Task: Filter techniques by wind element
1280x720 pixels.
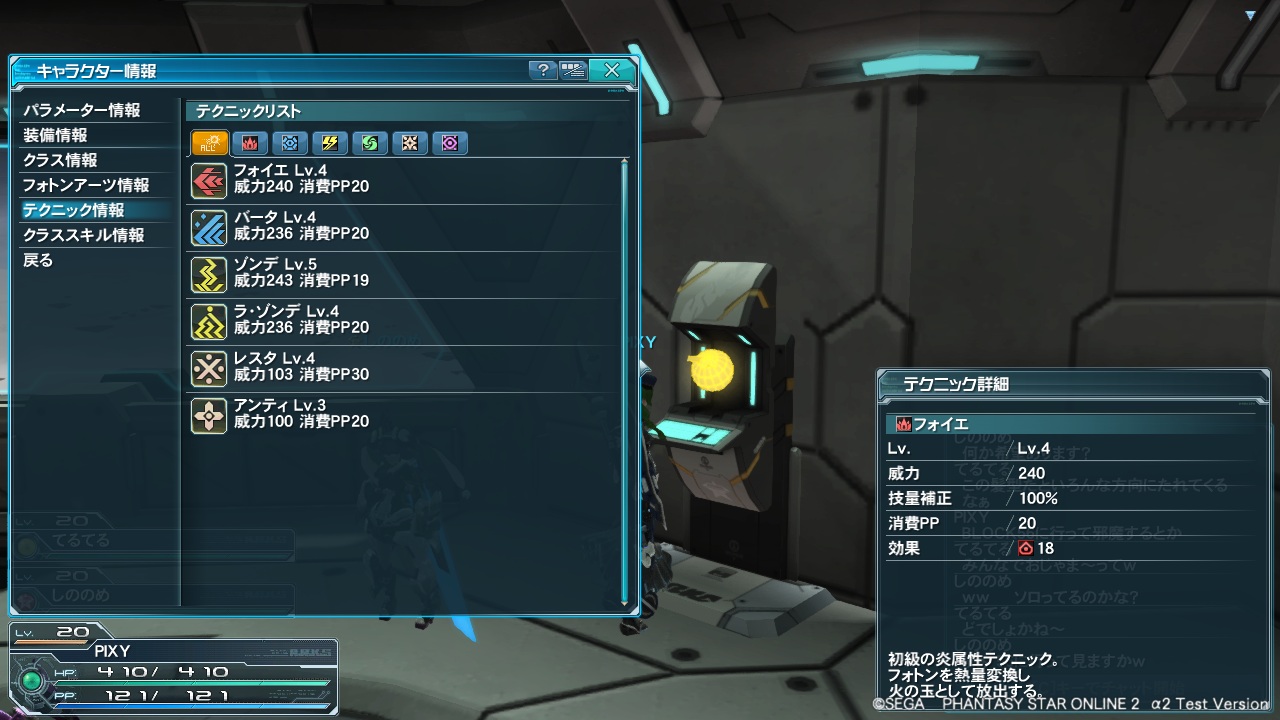Action: pyautogui.click(x=370, y=143)
